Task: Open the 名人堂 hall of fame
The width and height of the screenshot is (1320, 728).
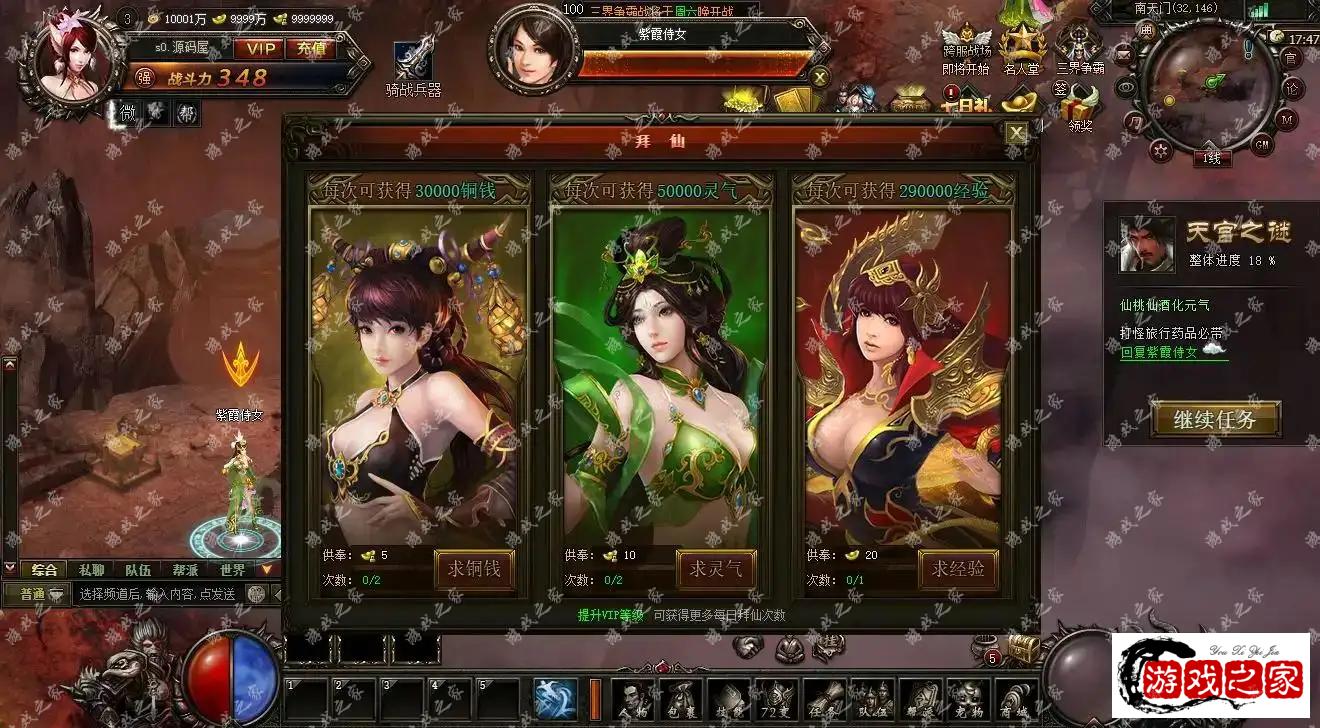Action: (x=1022, y=48)
